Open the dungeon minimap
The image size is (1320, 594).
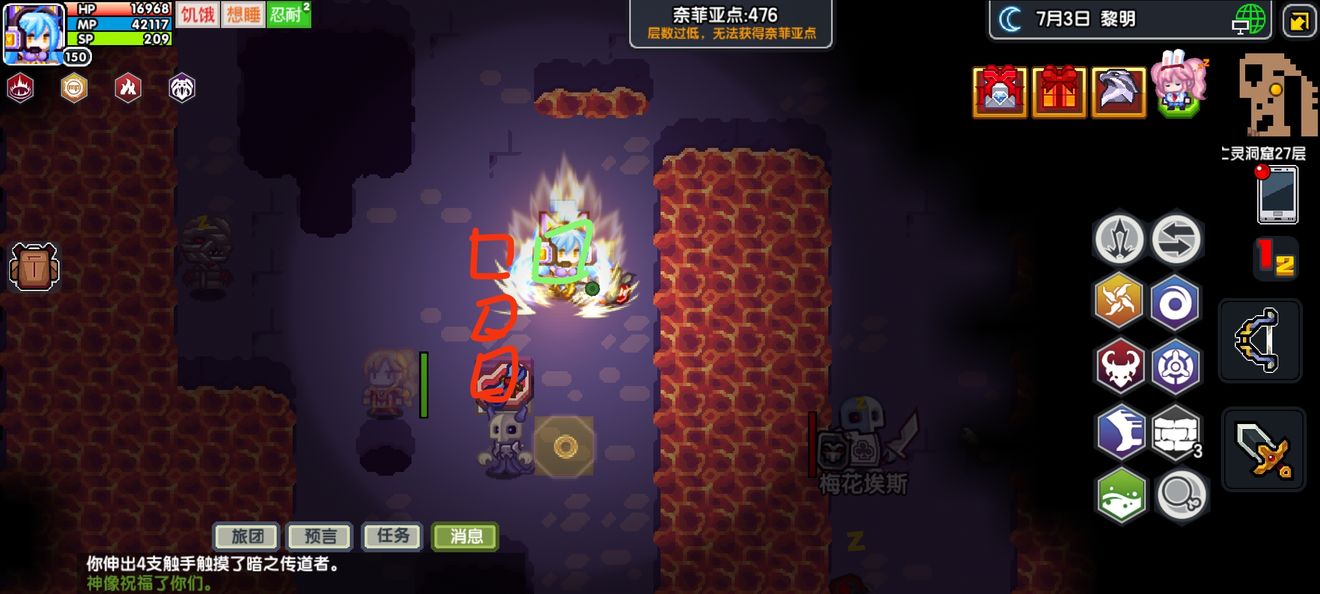(x=1276, y=96)
